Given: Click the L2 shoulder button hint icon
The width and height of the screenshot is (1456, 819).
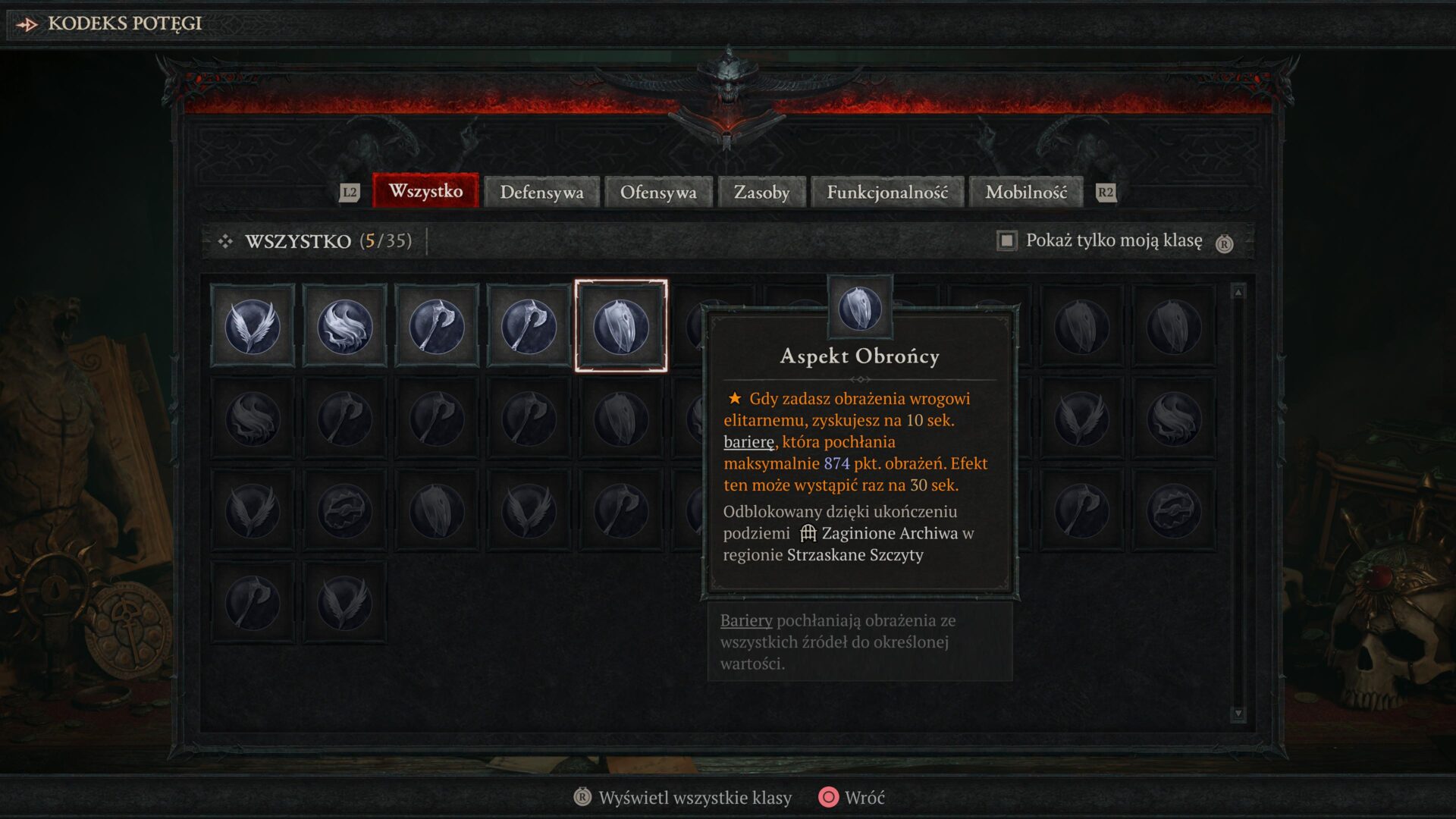Looking at the screenshot, I should (x=349, y=193).
